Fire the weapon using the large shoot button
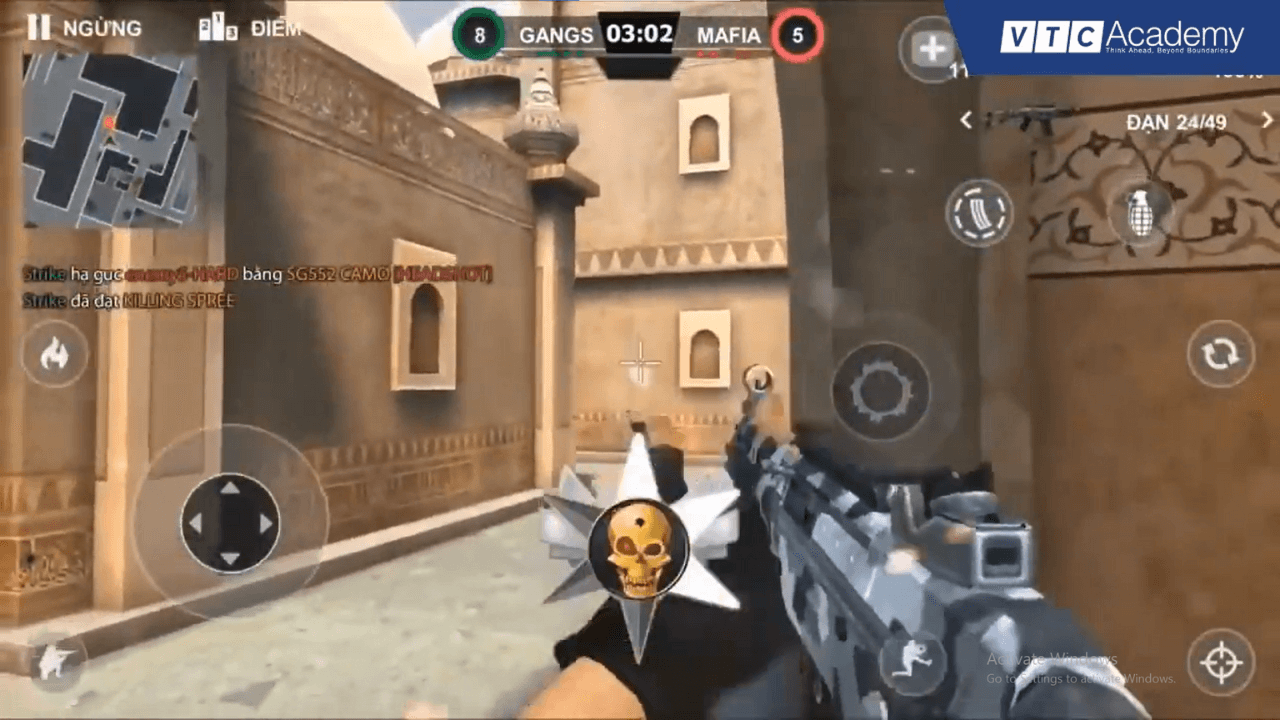1280x720 pixels. coord(880,390)
